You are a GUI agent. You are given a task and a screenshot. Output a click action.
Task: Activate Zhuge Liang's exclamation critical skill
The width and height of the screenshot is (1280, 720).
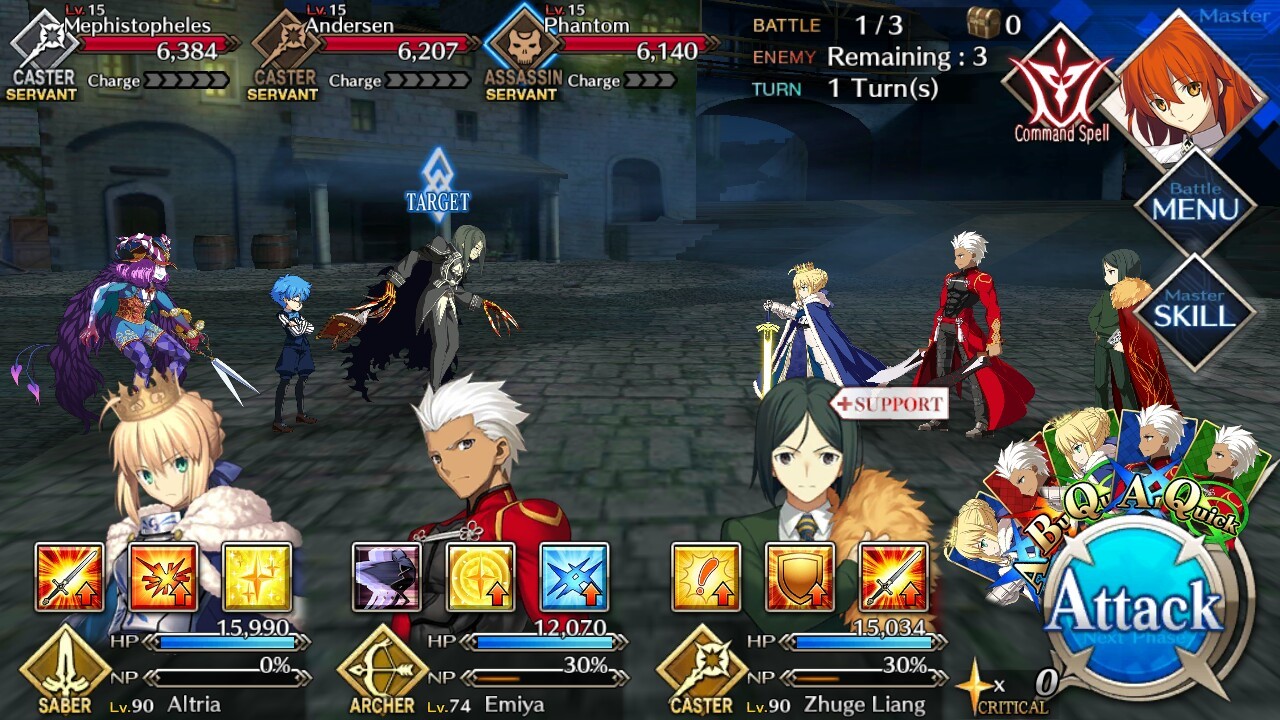click(705, 577)
